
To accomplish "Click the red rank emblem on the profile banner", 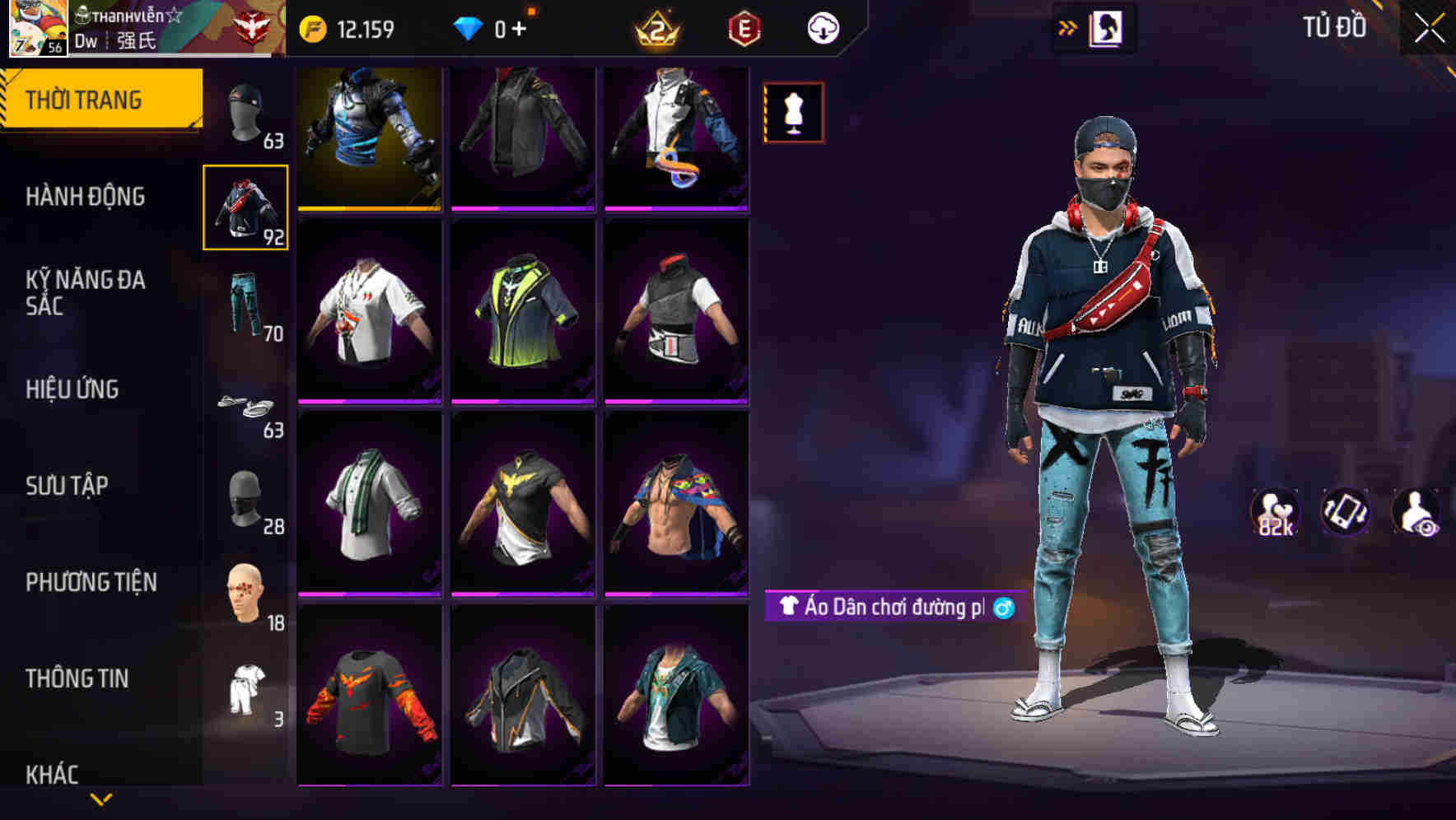I will click(255, 26).
